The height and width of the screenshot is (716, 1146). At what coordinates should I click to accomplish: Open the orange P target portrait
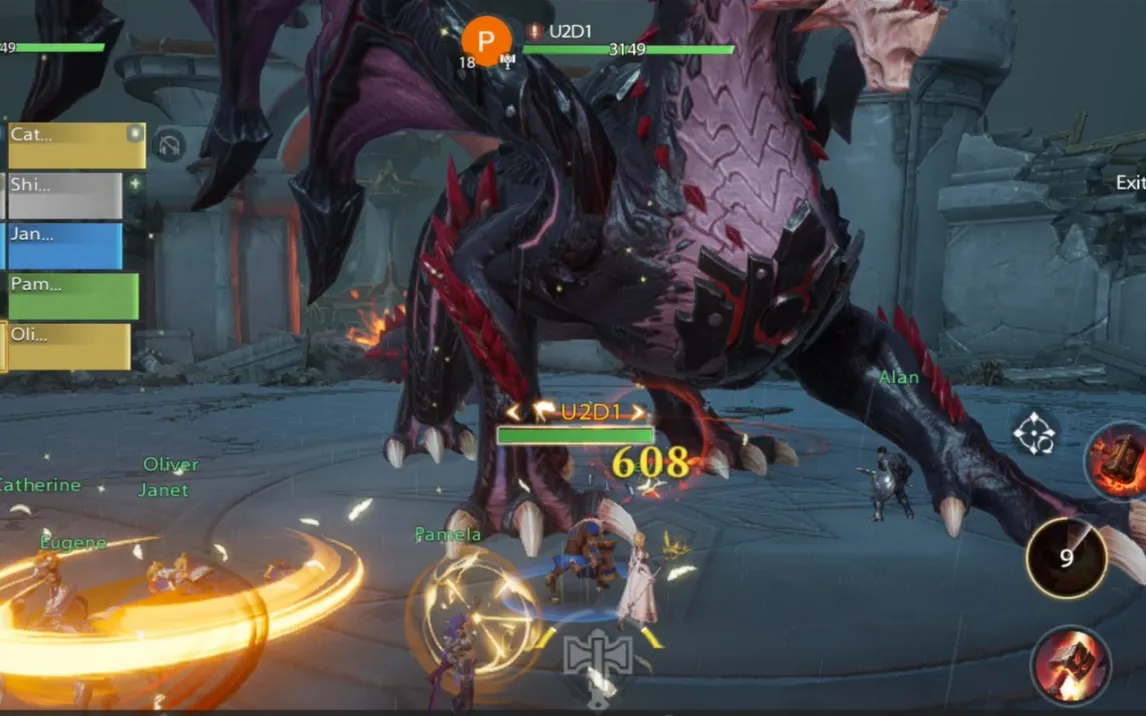[x=487, y=41]
